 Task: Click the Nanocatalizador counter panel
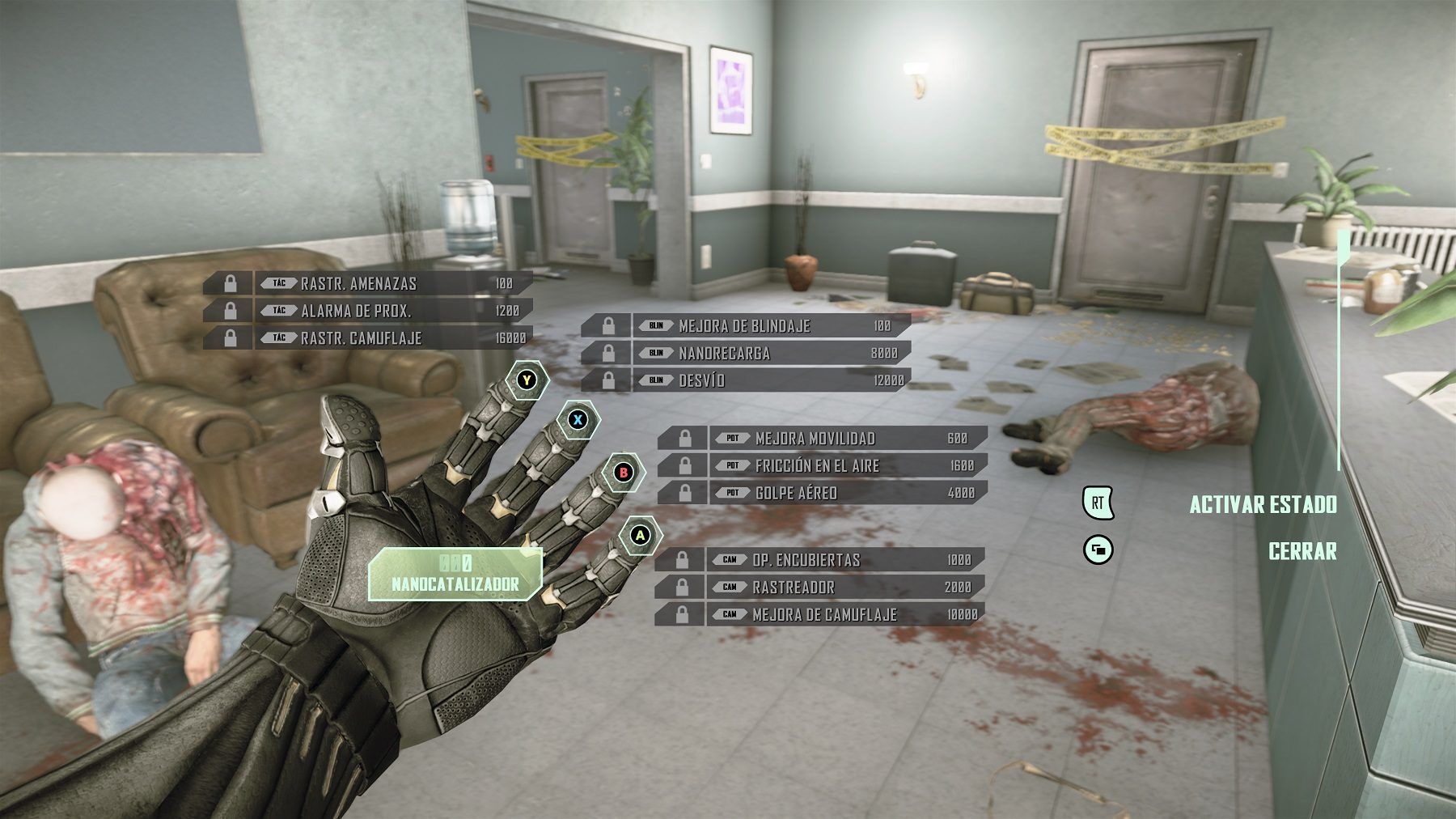(455, 574)
